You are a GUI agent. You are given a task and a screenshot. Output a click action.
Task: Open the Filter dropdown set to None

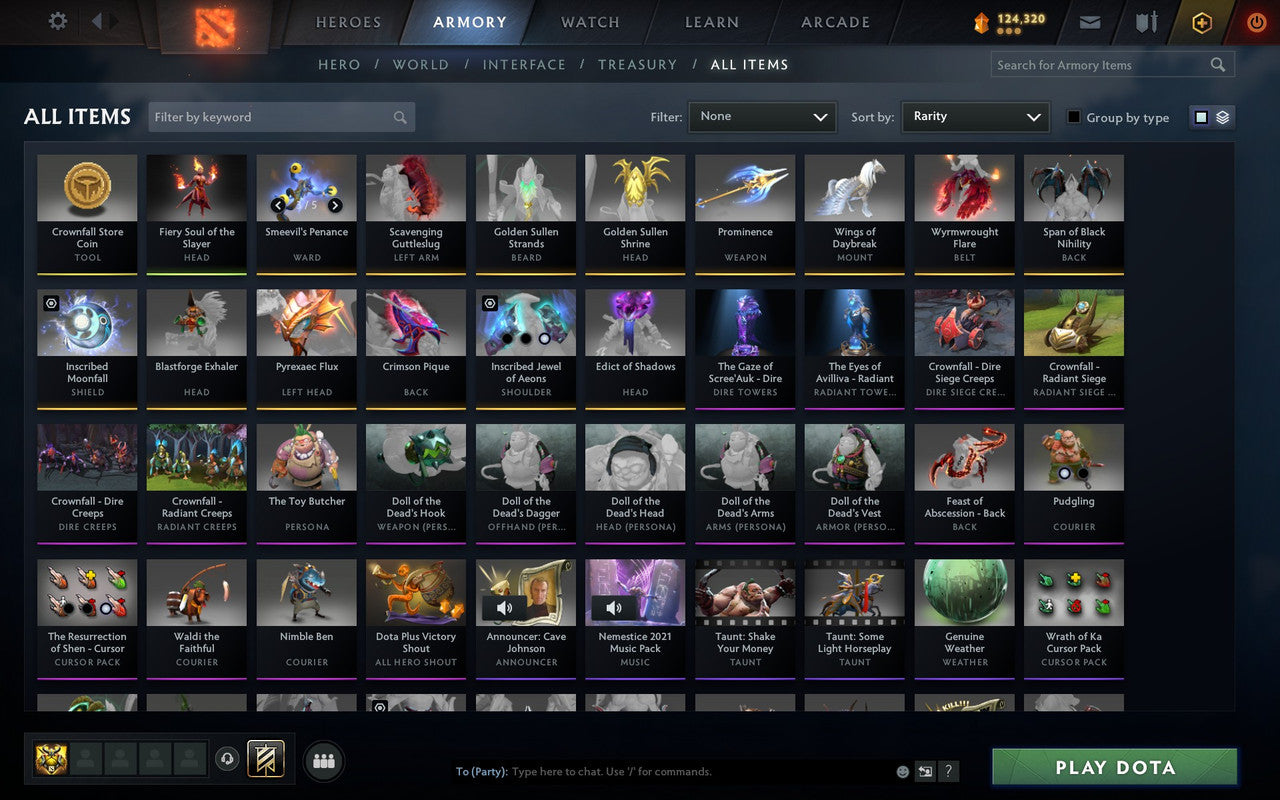pos(762,117)
